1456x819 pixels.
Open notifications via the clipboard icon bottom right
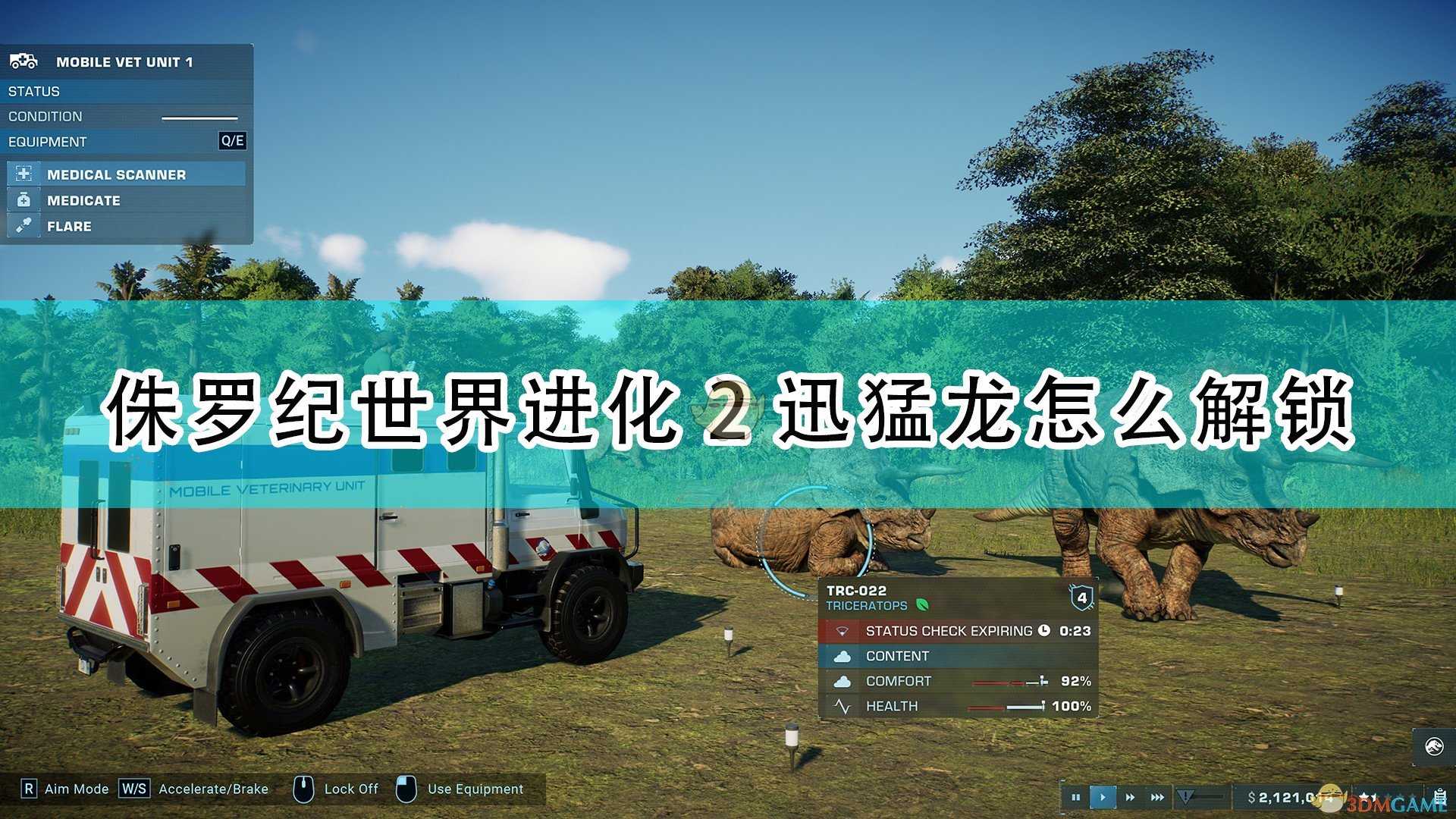click(x=1440, y=796)
